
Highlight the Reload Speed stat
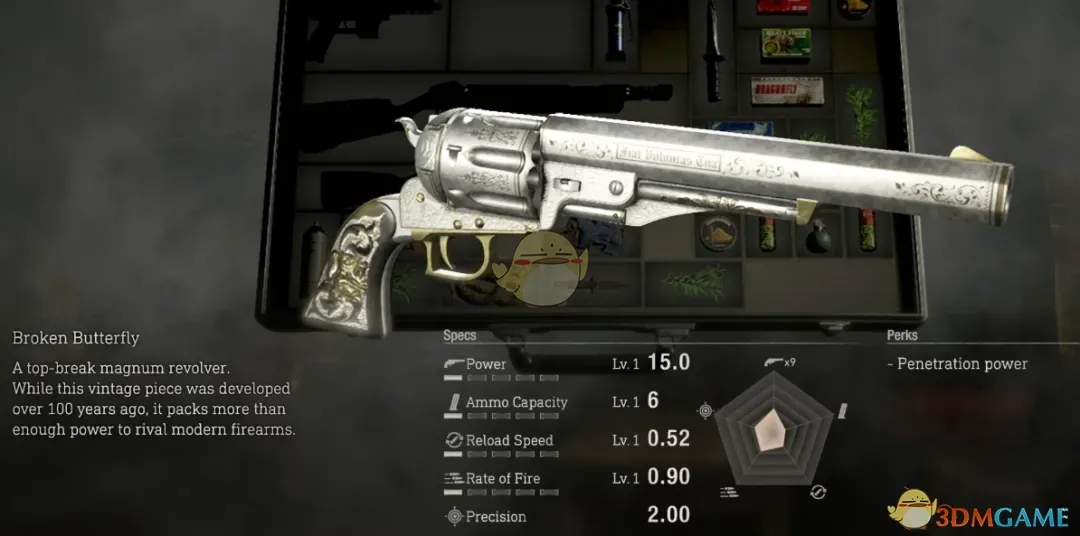click(x=566, y=441)
